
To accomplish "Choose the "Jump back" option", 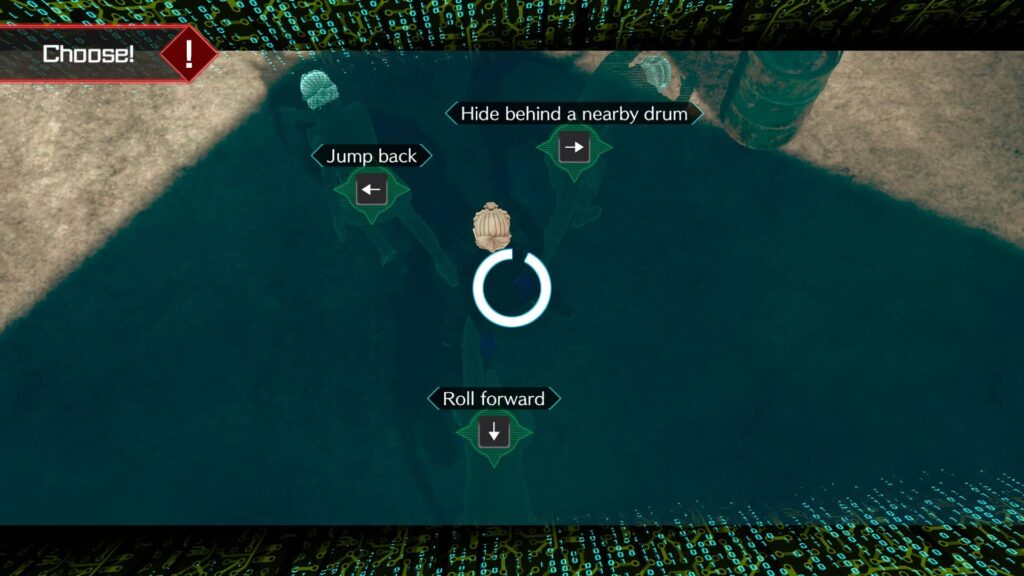I will (x=371, y=189).
